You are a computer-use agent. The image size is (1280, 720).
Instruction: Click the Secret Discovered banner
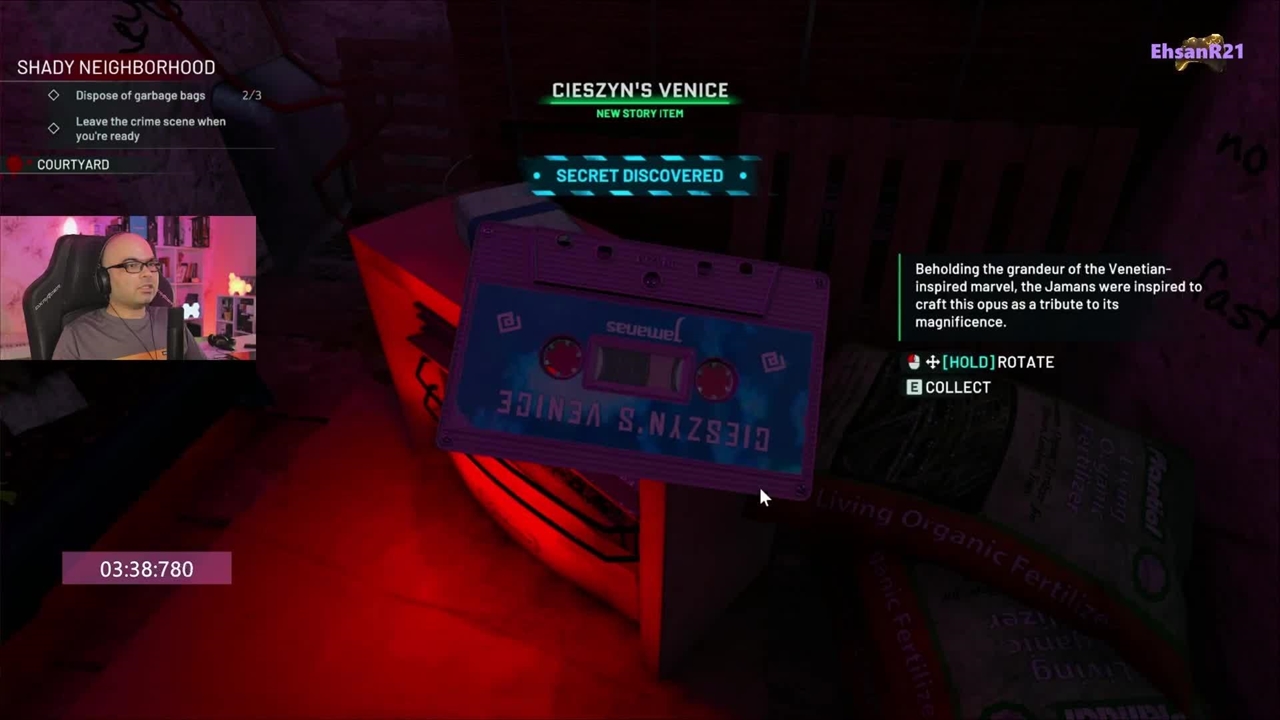639,176
